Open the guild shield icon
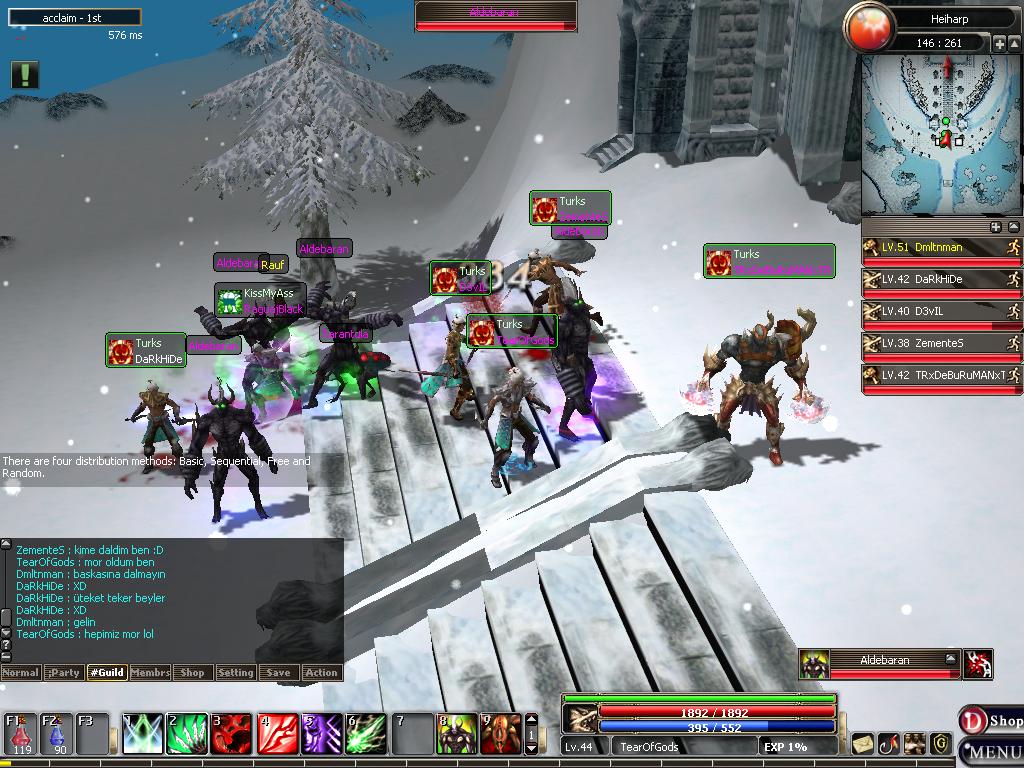 pyautogui.click(x=940, y=744)
